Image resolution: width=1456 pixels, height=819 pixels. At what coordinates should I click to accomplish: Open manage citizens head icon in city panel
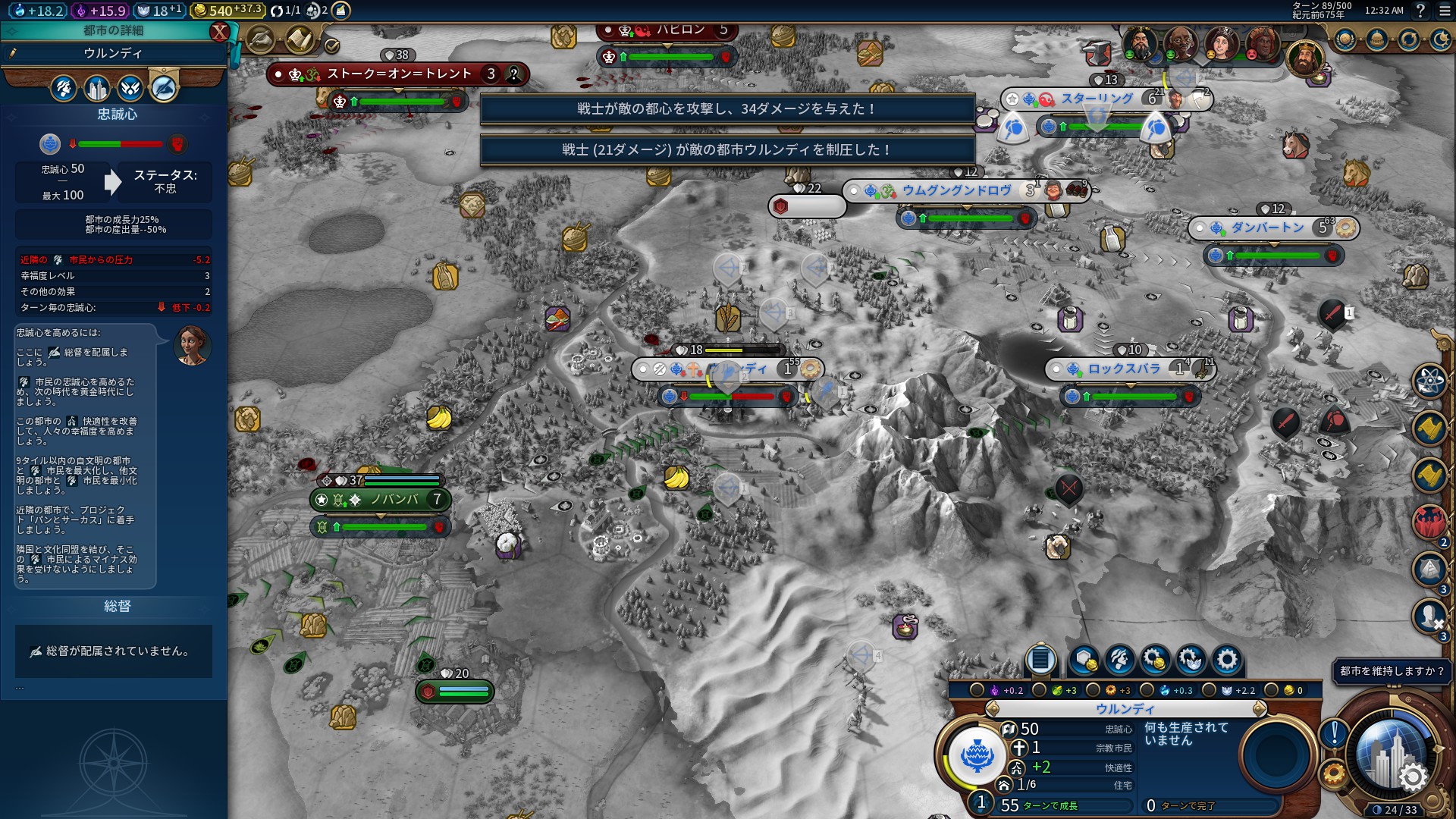pyautogui.click(x=1119, y=660)
